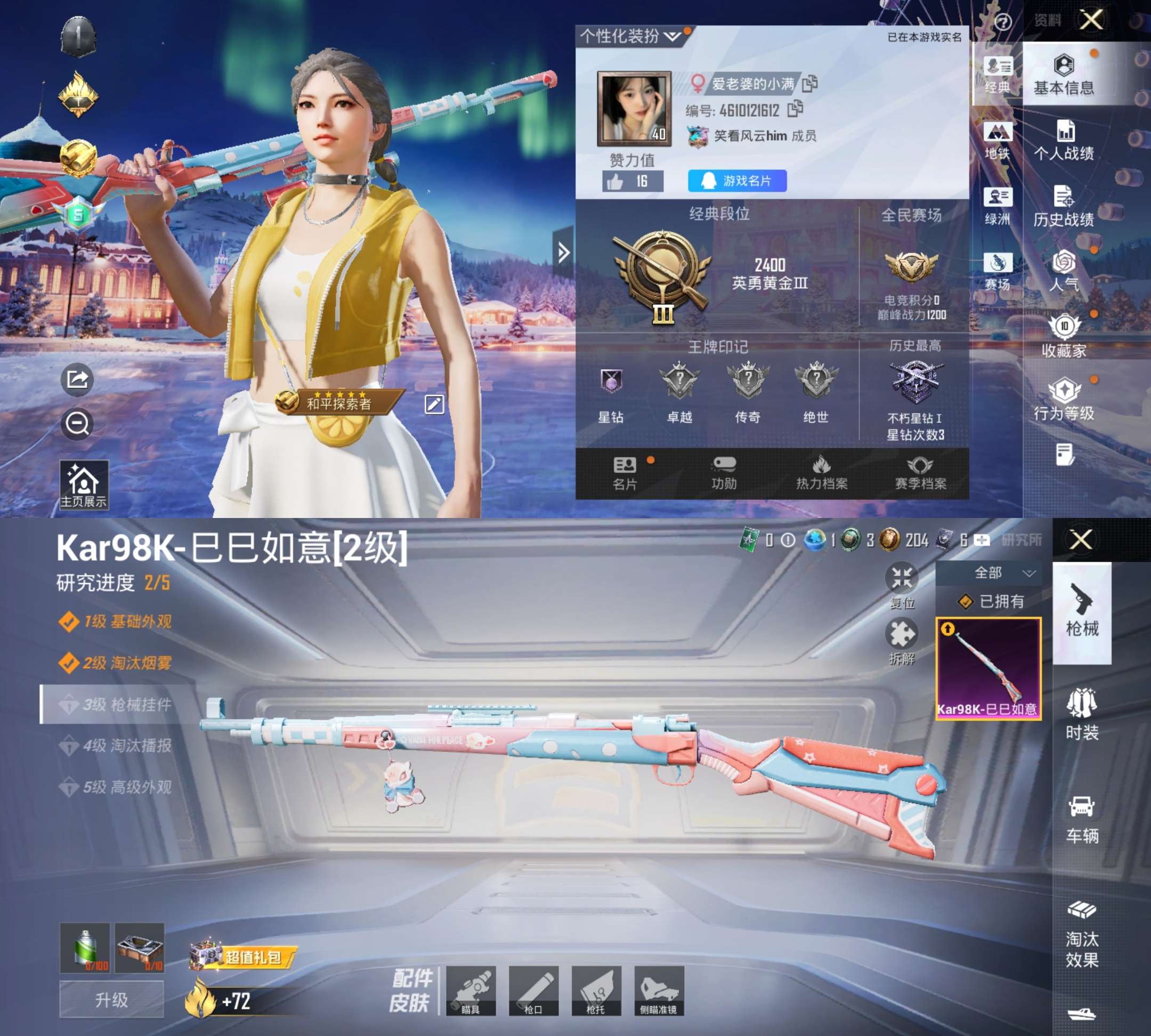
Task: Open the 车辆 vehicle category icon
Action: pyautogui.click(x=1082, y=820)
